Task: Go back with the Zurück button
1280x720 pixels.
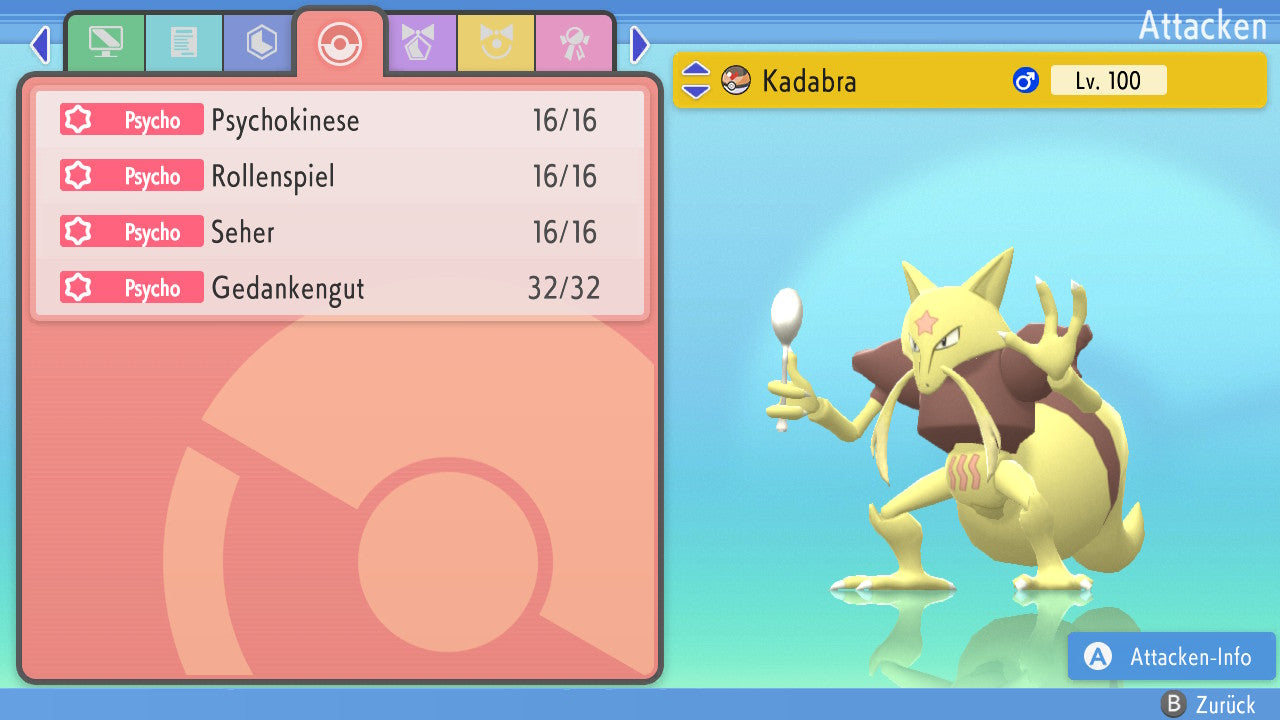Action: [x=1208, y=705]
